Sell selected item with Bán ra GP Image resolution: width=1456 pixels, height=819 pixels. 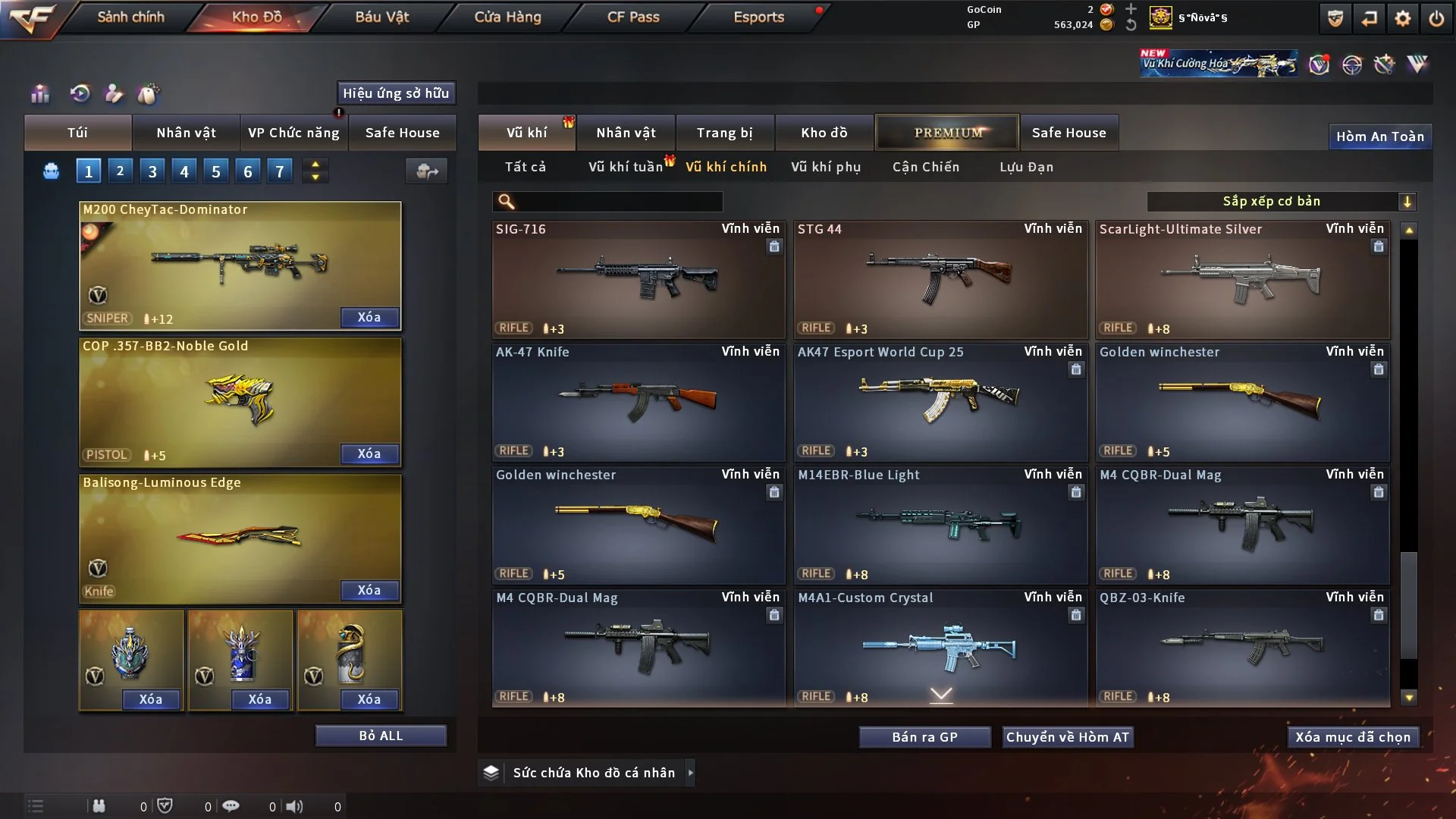pos(924,737)
